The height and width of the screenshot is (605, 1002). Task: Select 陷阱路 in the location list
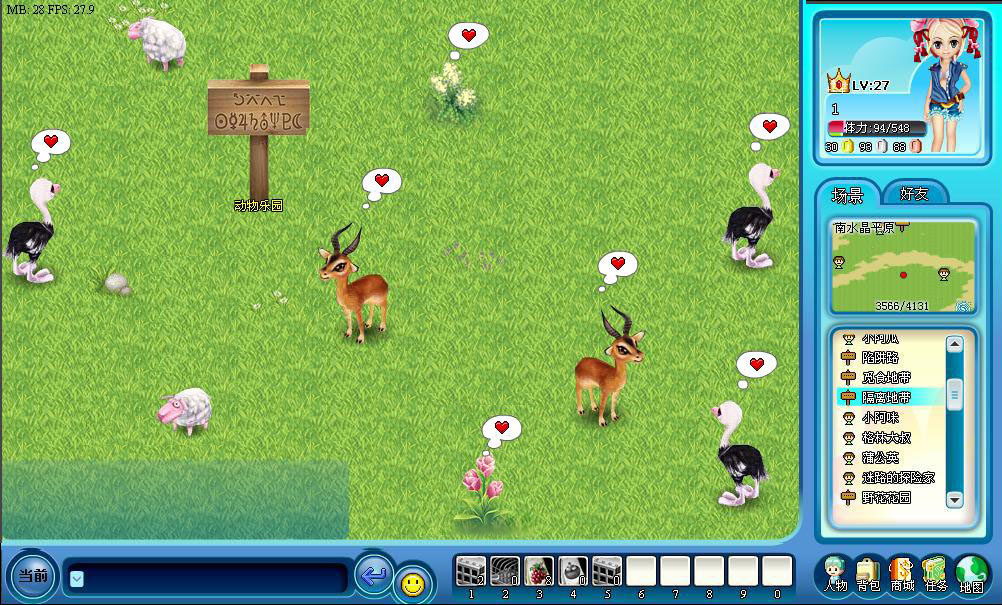(x=880, y=358)
